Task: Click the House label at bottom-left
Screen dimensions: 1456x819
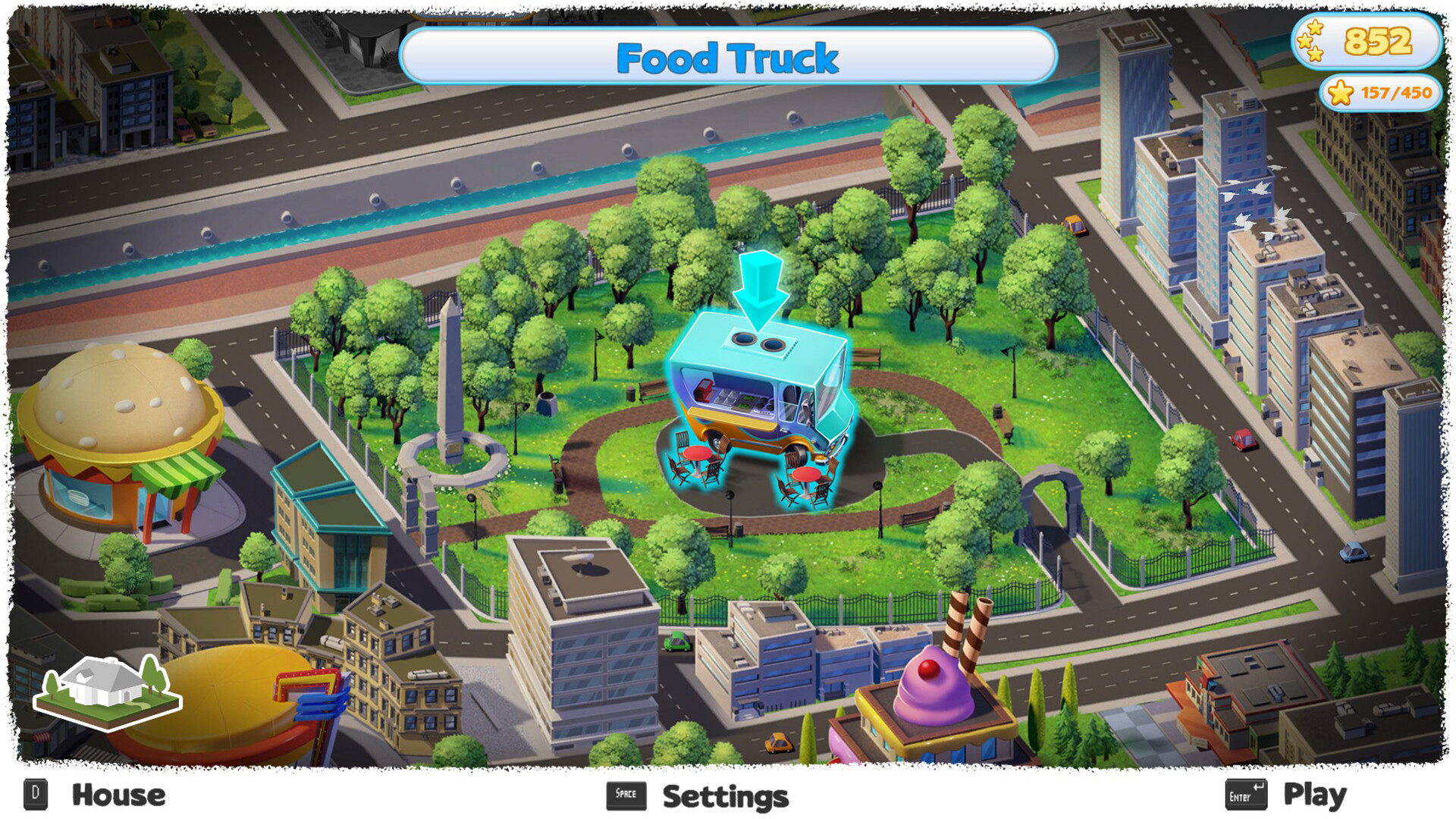Action: [118, 795]
